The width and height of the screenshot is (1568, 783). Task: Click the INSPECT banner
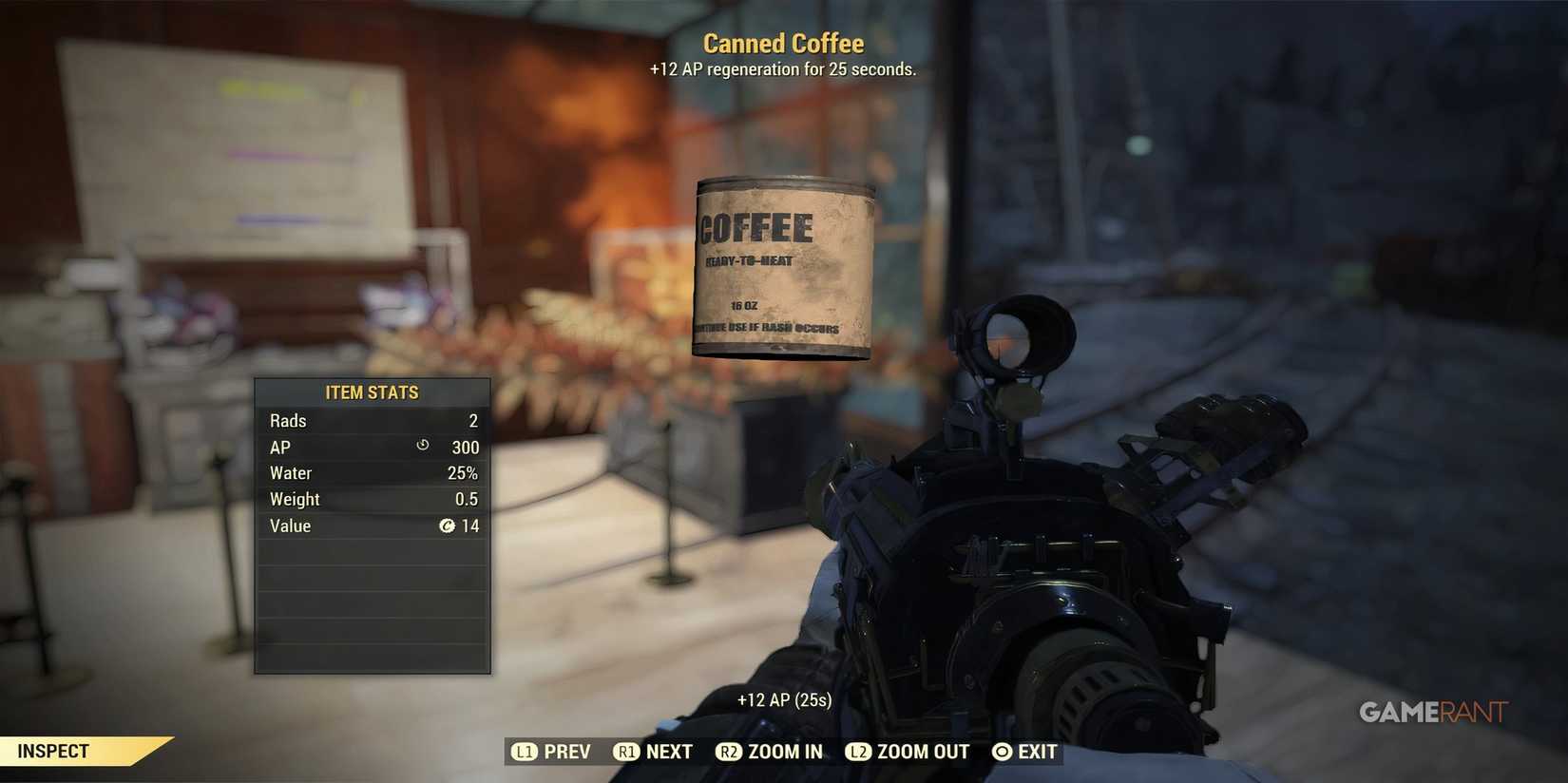coord(52,750)
